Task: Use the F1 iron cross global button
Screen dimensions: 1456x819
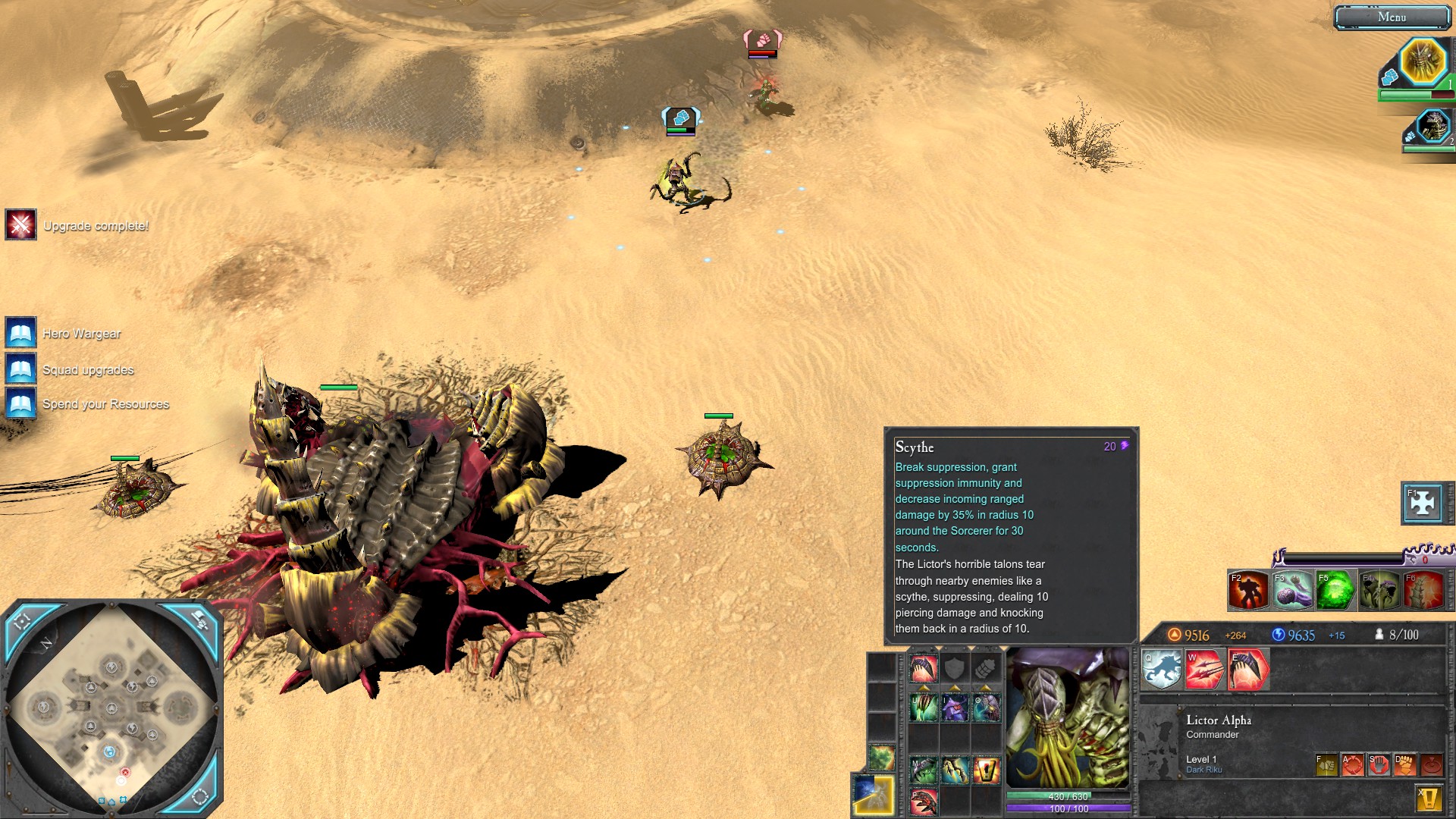Action: click(1423, 503)
